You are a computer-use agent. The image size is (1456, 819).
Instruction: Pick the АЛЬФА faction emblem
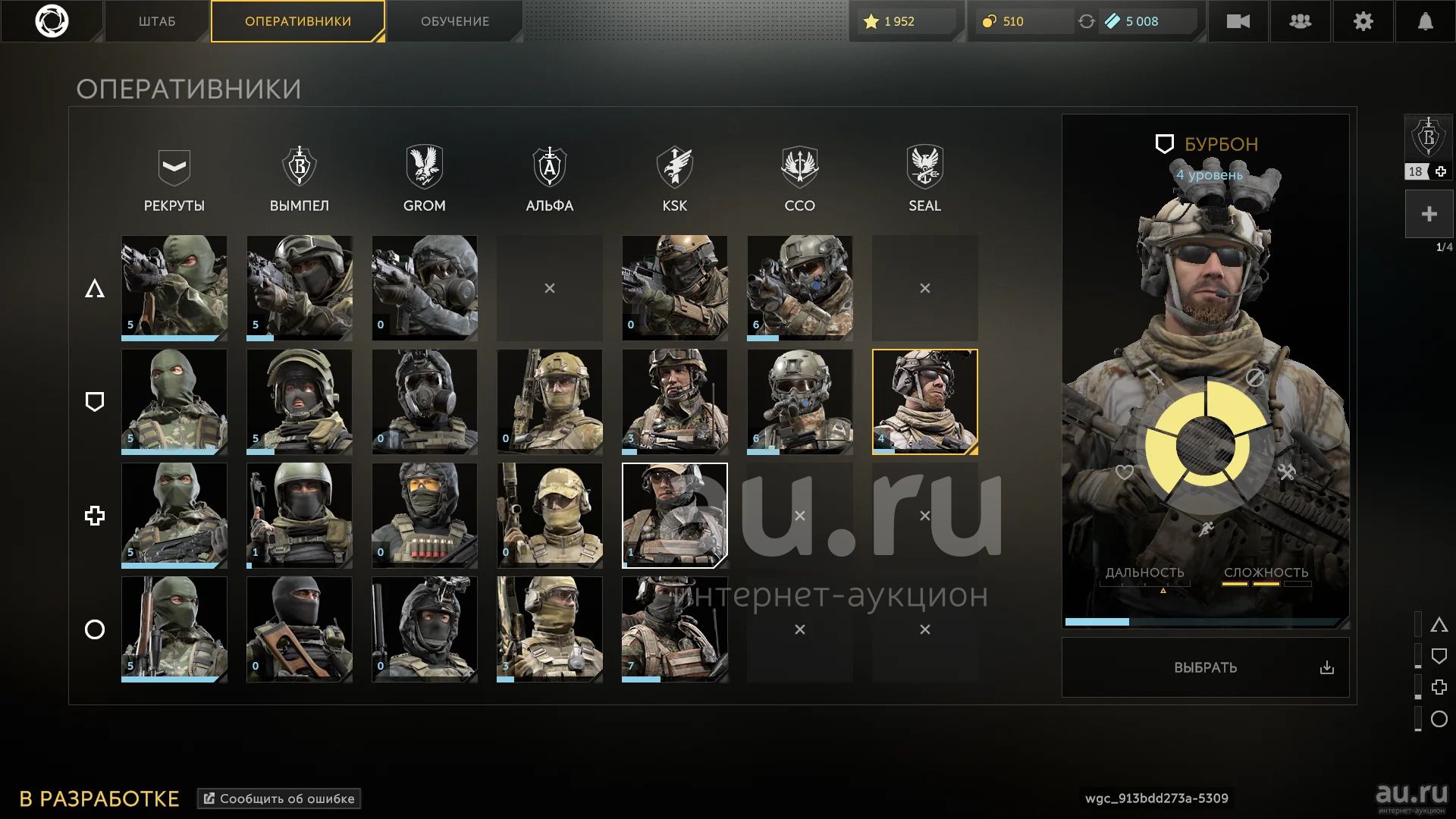(550, 167)
